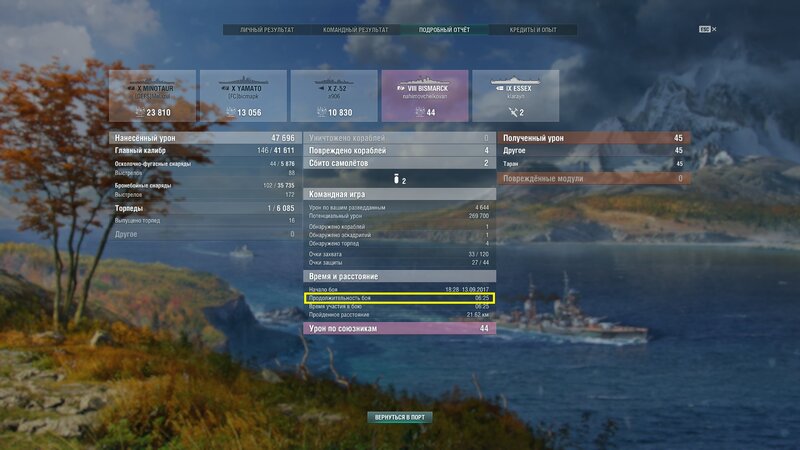Select the Подробный отчёт tab
This screenshot has height=450, width=800.
click(443, 30)
